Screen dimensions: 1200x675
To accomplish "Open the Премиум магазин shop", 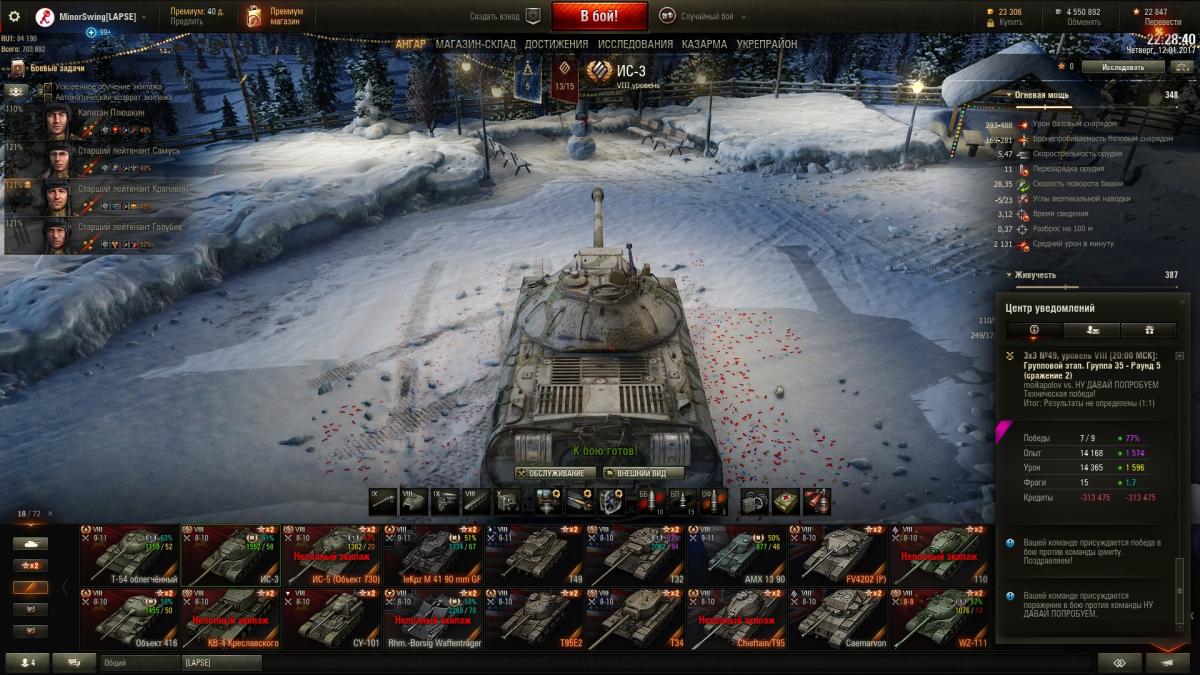I will coord(271,16).
